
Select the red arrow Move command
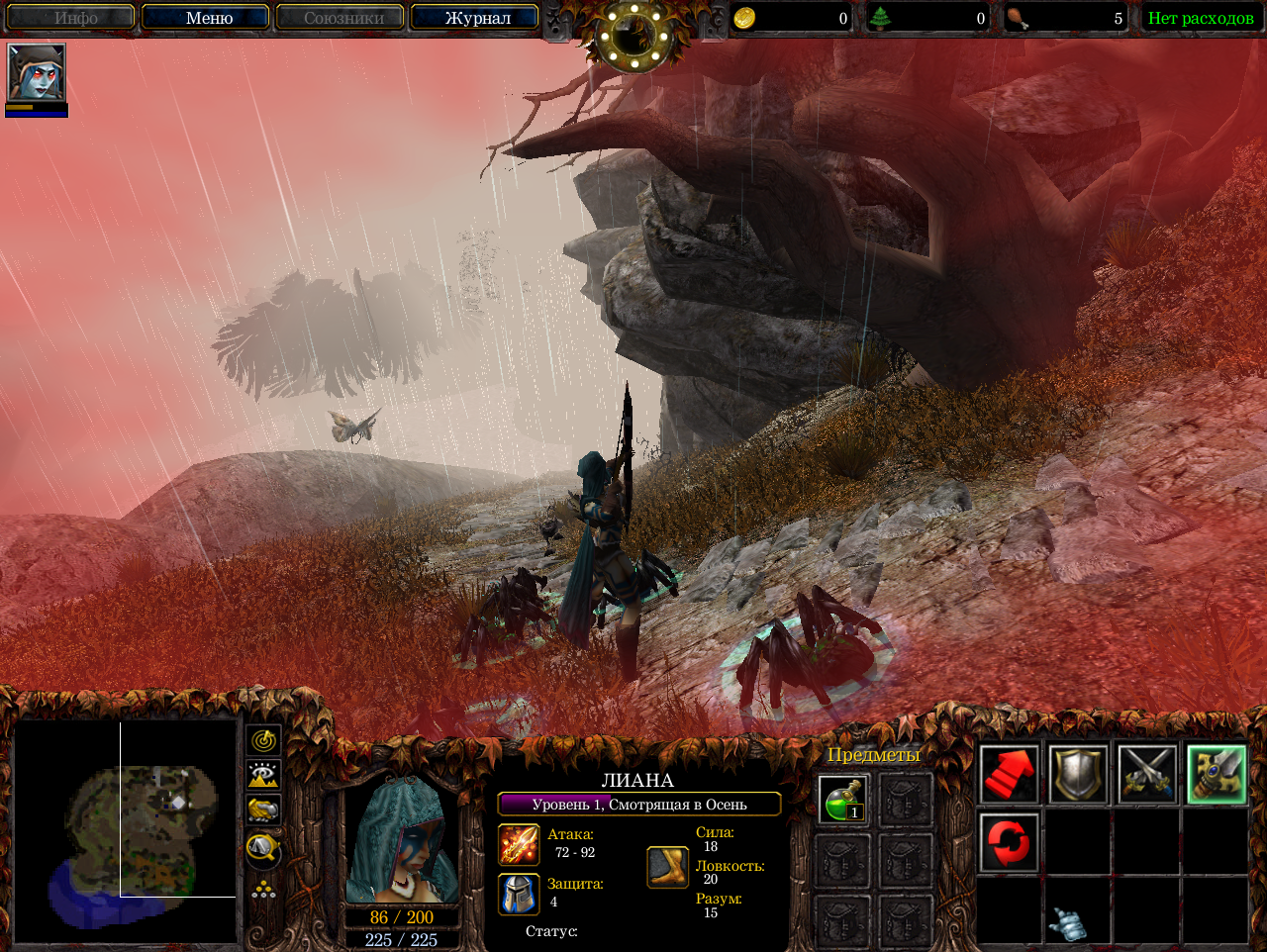pyautogui.click(x=1009, y=774)
